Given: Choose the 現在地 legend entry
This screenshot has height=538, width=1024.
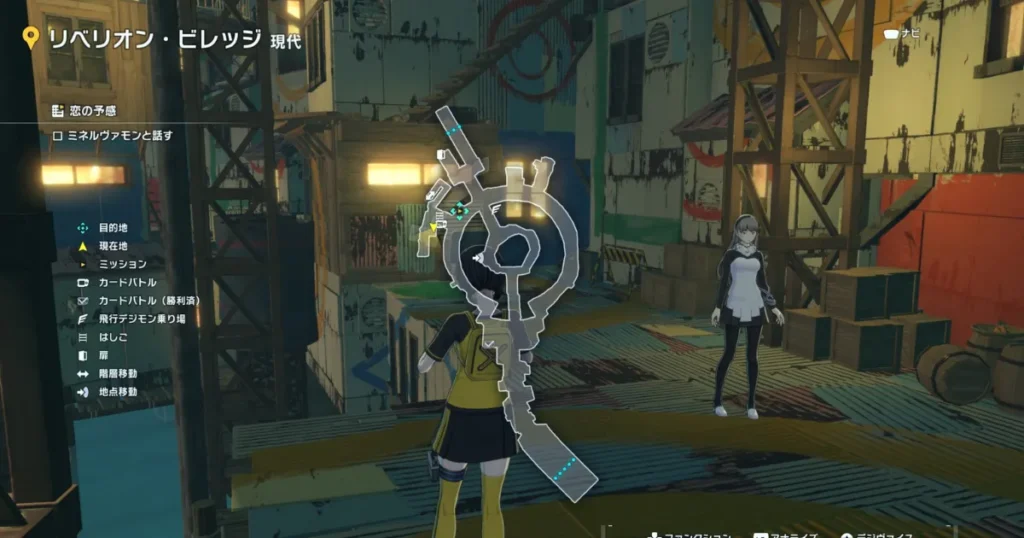Looking at the screenshot, I should pyautogui.click(x=113, y=246).
